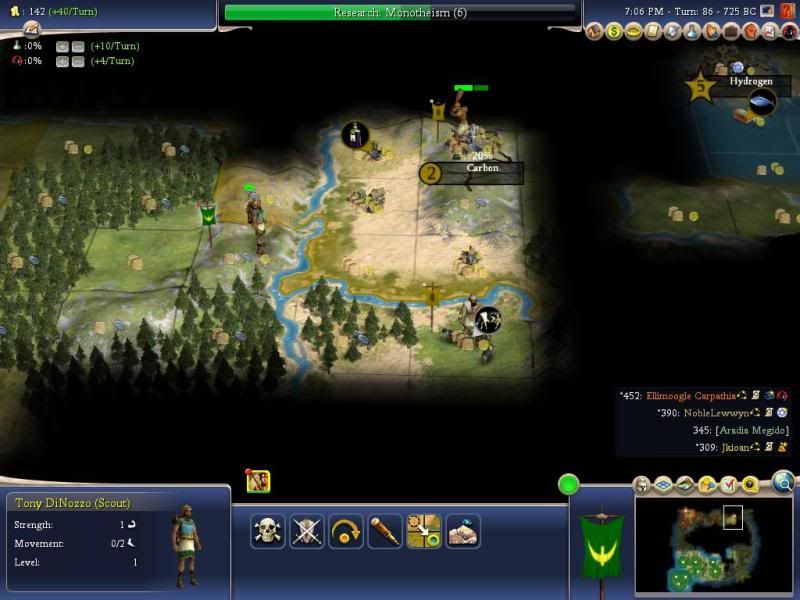Image resolution: width=800 pixels, height=600 pixels.
Task: Choose the highlighted go-to move command
Action: coord(424,531)
